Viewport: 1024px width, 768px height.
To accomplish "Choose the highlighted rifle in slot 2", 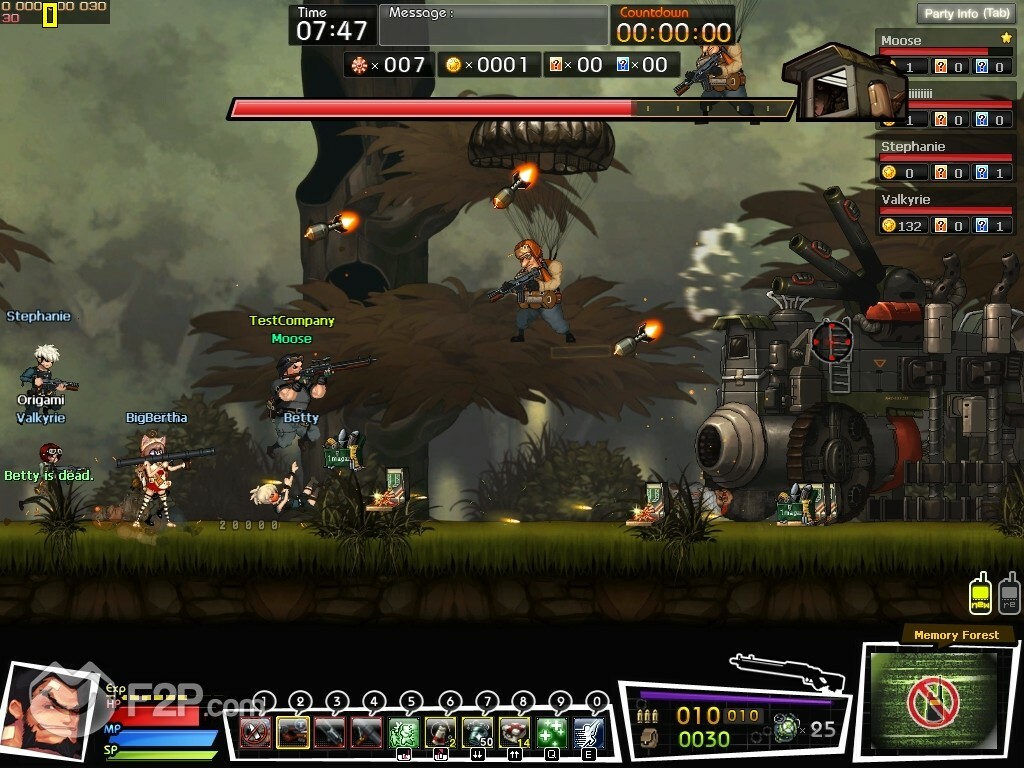I will 293,732.
